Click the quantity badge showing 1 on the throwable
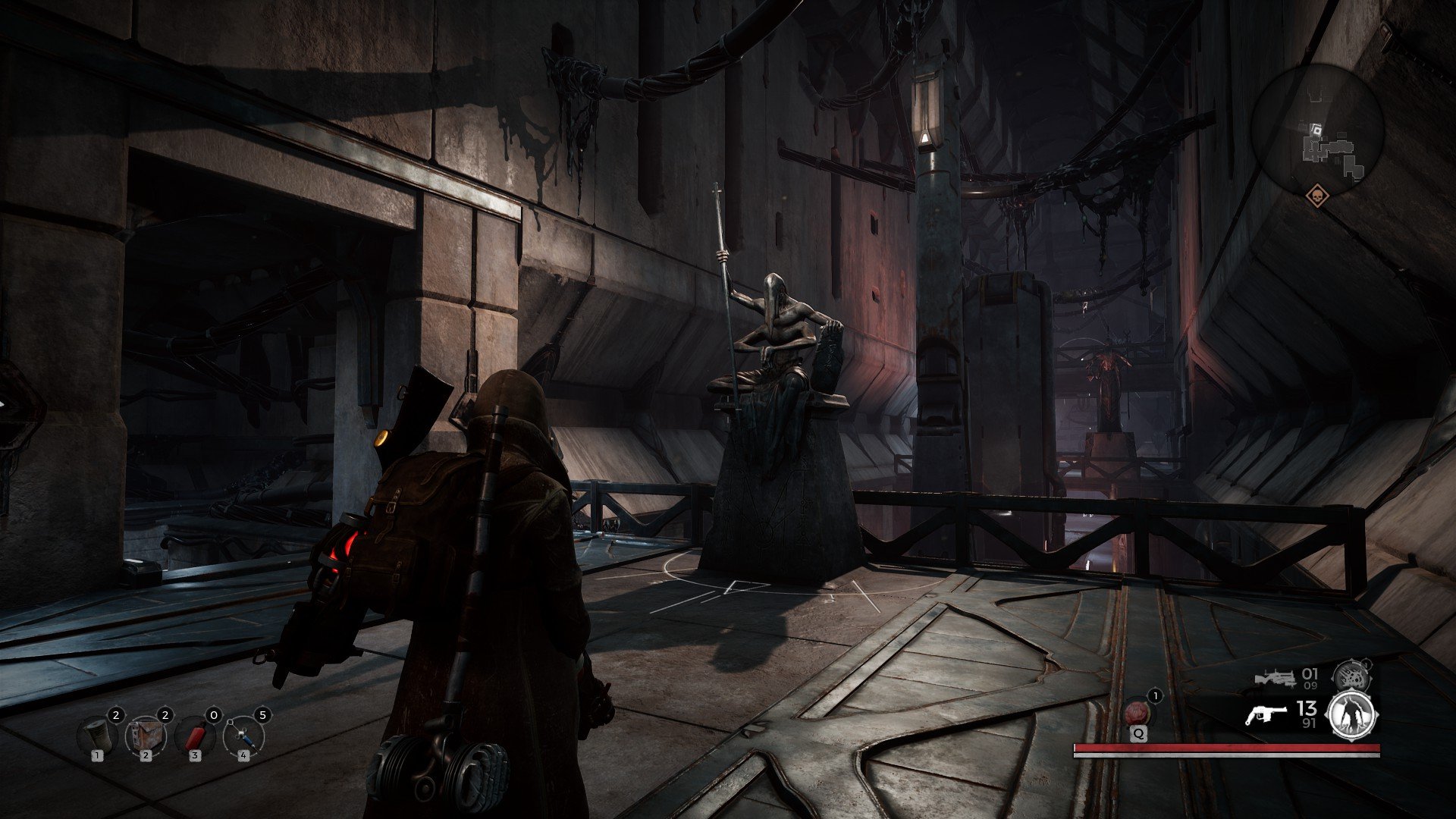 tap(1155, 696)
